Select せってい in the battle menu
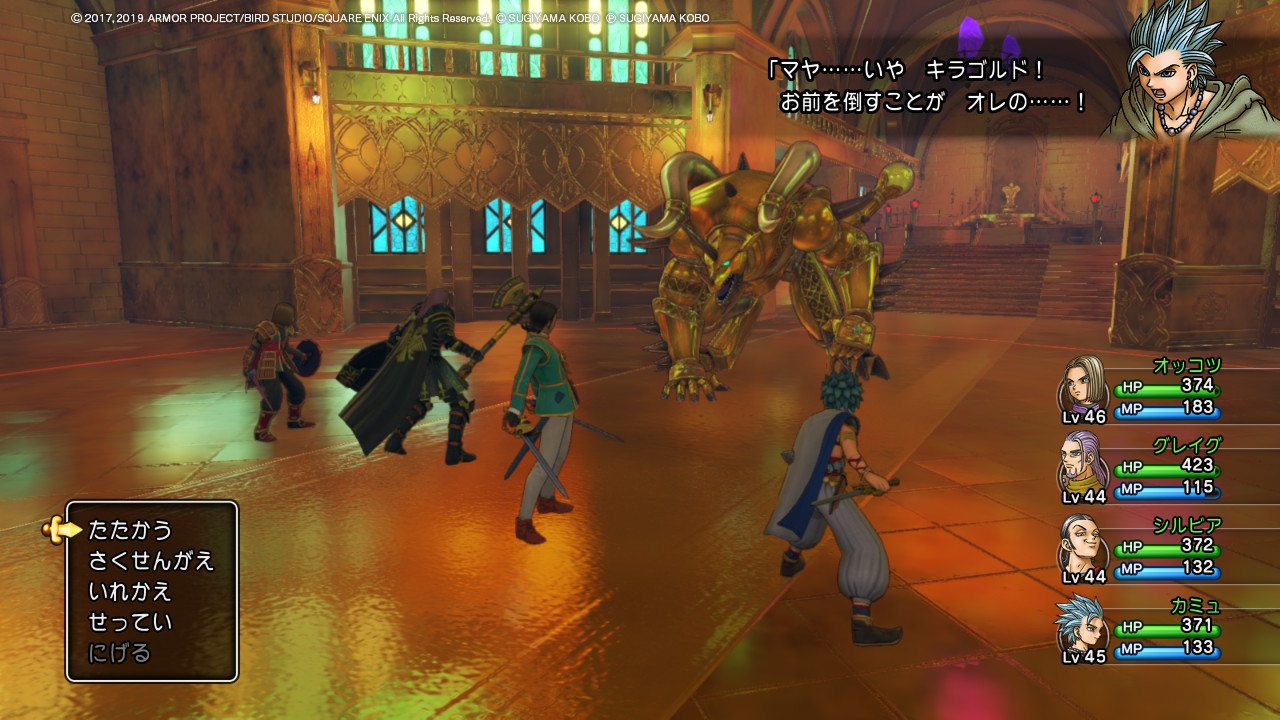 click(131, 622)
